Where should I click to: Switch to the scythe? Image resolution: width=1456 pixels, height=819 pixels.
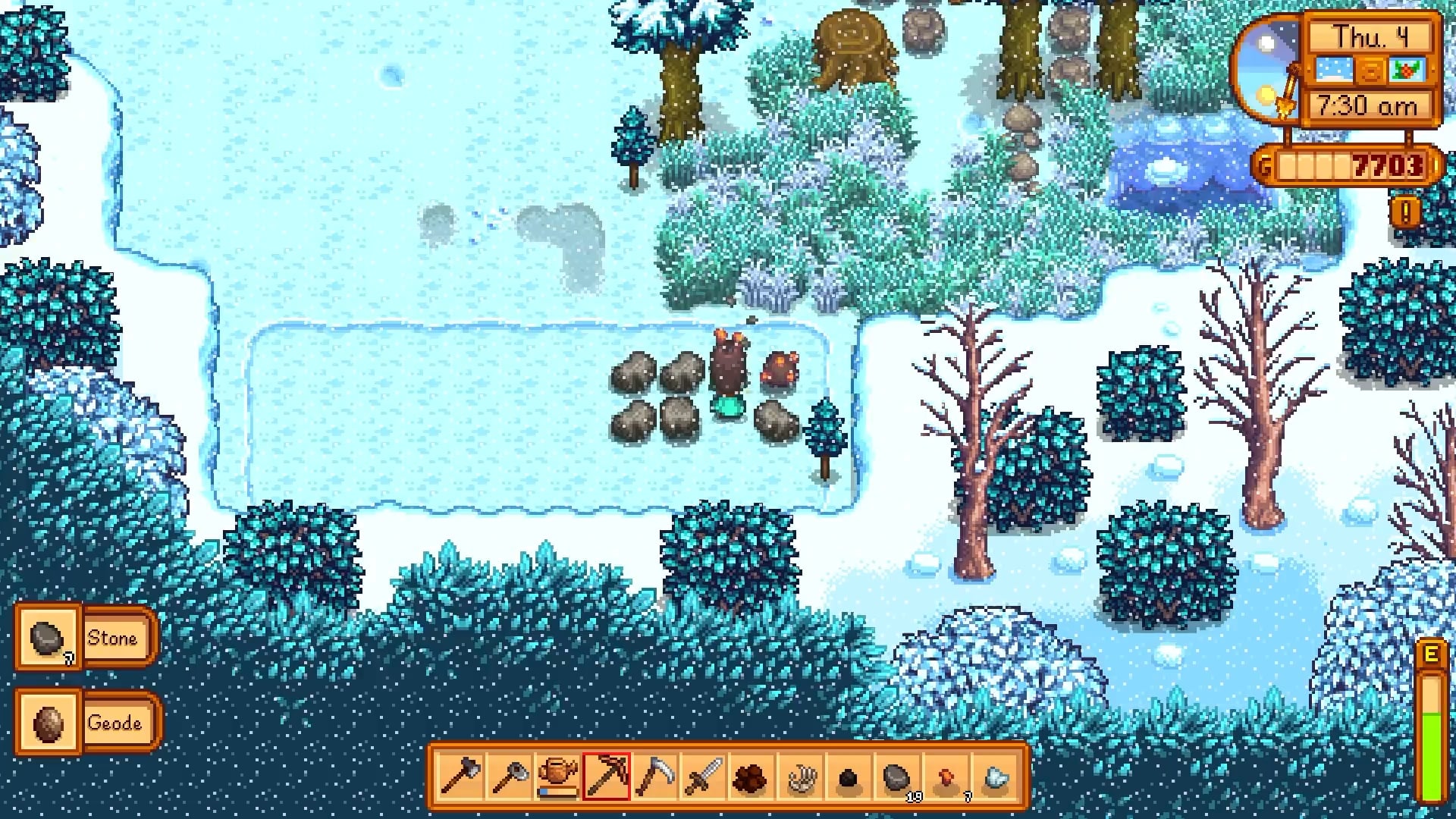coord(654,777)
